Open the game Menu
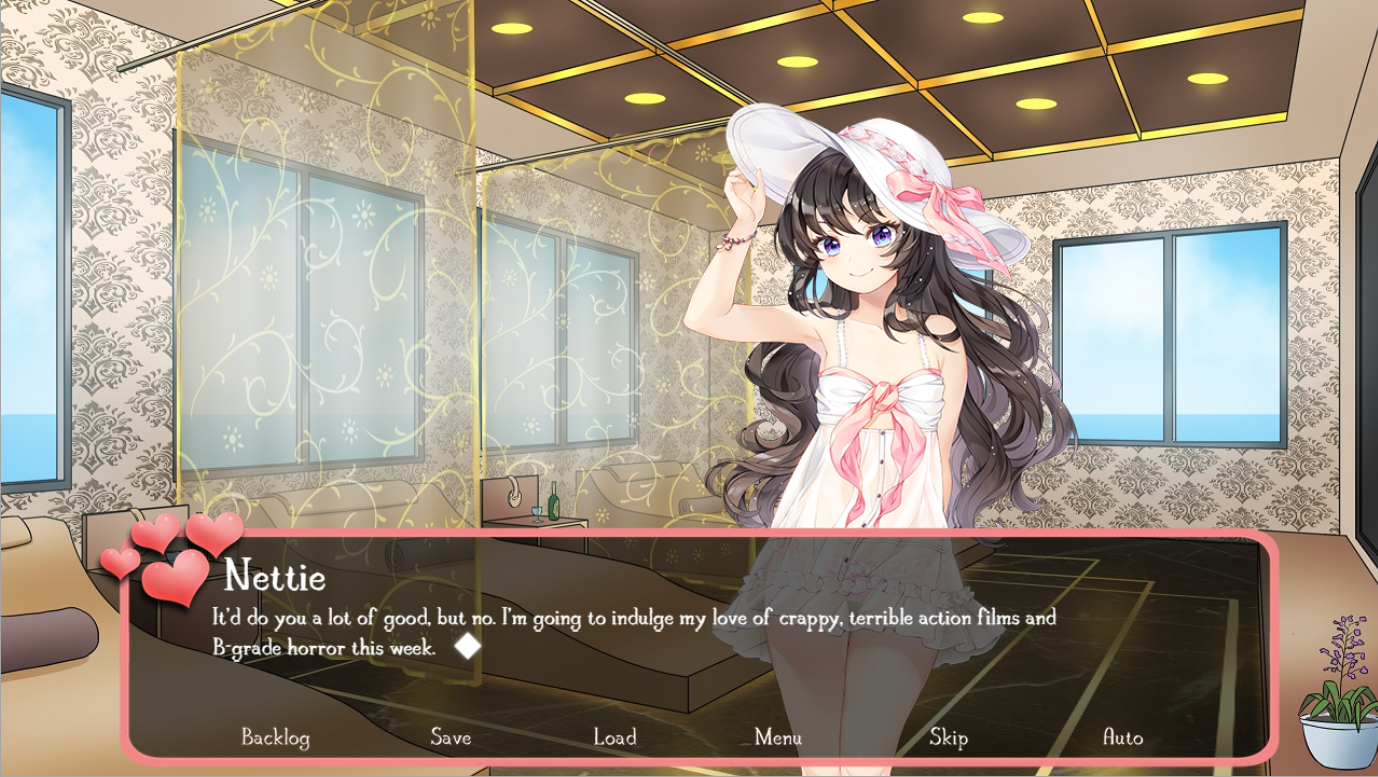Viewport: 1378px width, 777px height. click(x=777, y=738)
